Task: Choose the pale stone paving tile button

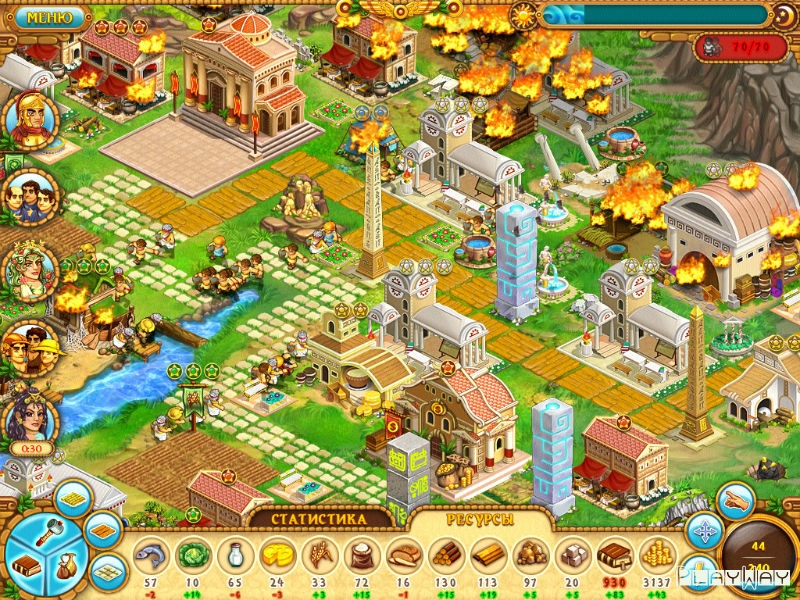Action: point(106,571)
